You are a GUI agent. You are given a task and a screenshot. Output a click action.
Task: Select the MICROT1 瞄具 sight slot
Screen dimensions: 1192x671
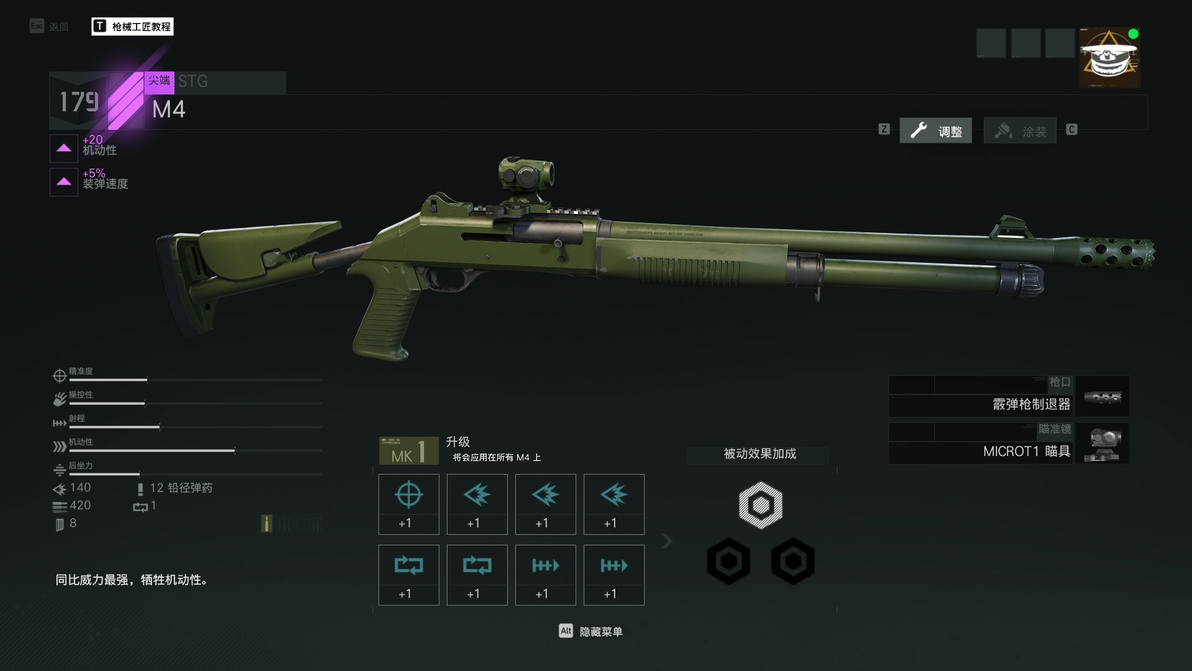(1008, 443)
